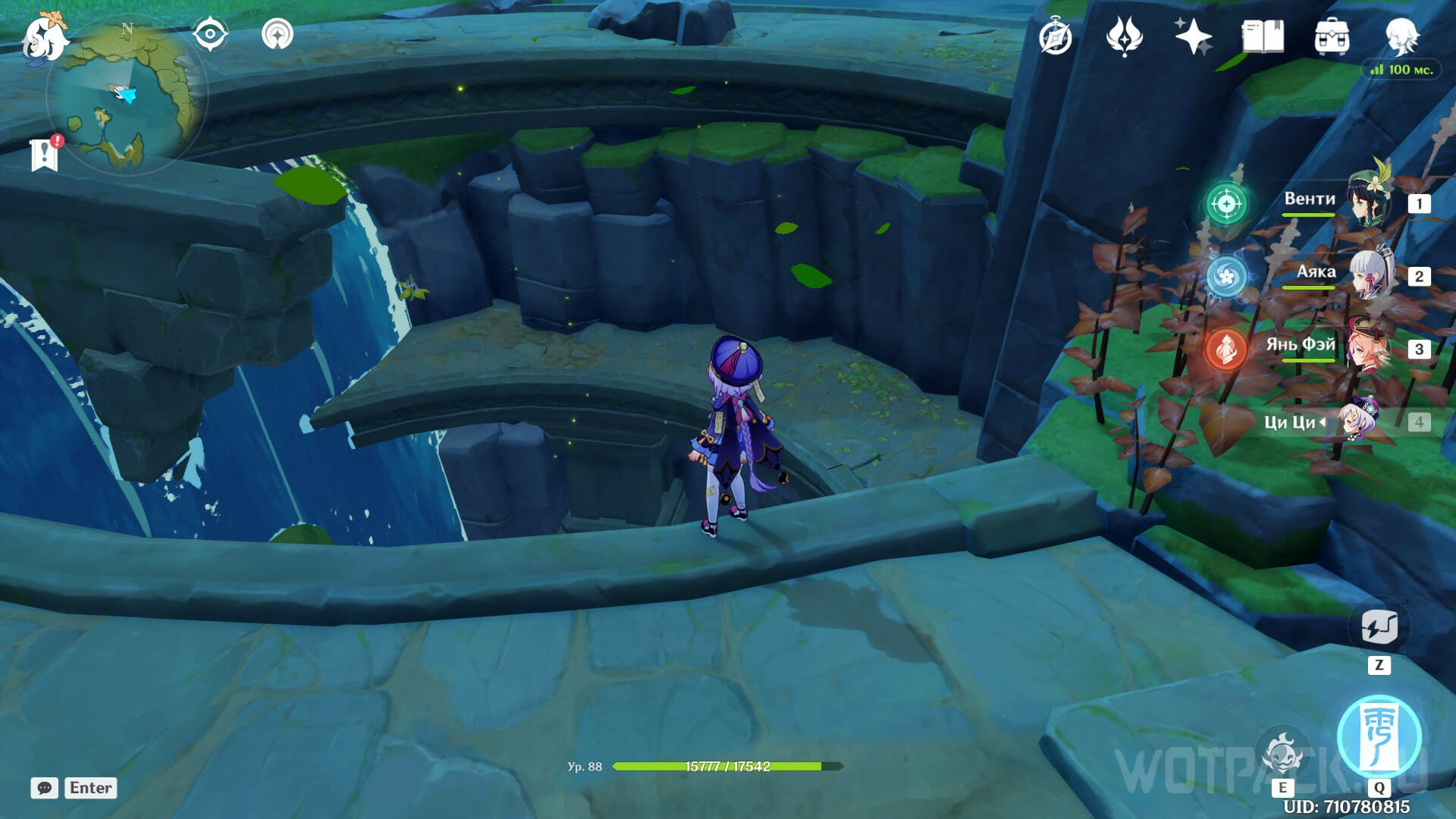Open the Inventory backpack icon
Viewport: 1456px width, 819px height.
click(x=1332, y=36)
